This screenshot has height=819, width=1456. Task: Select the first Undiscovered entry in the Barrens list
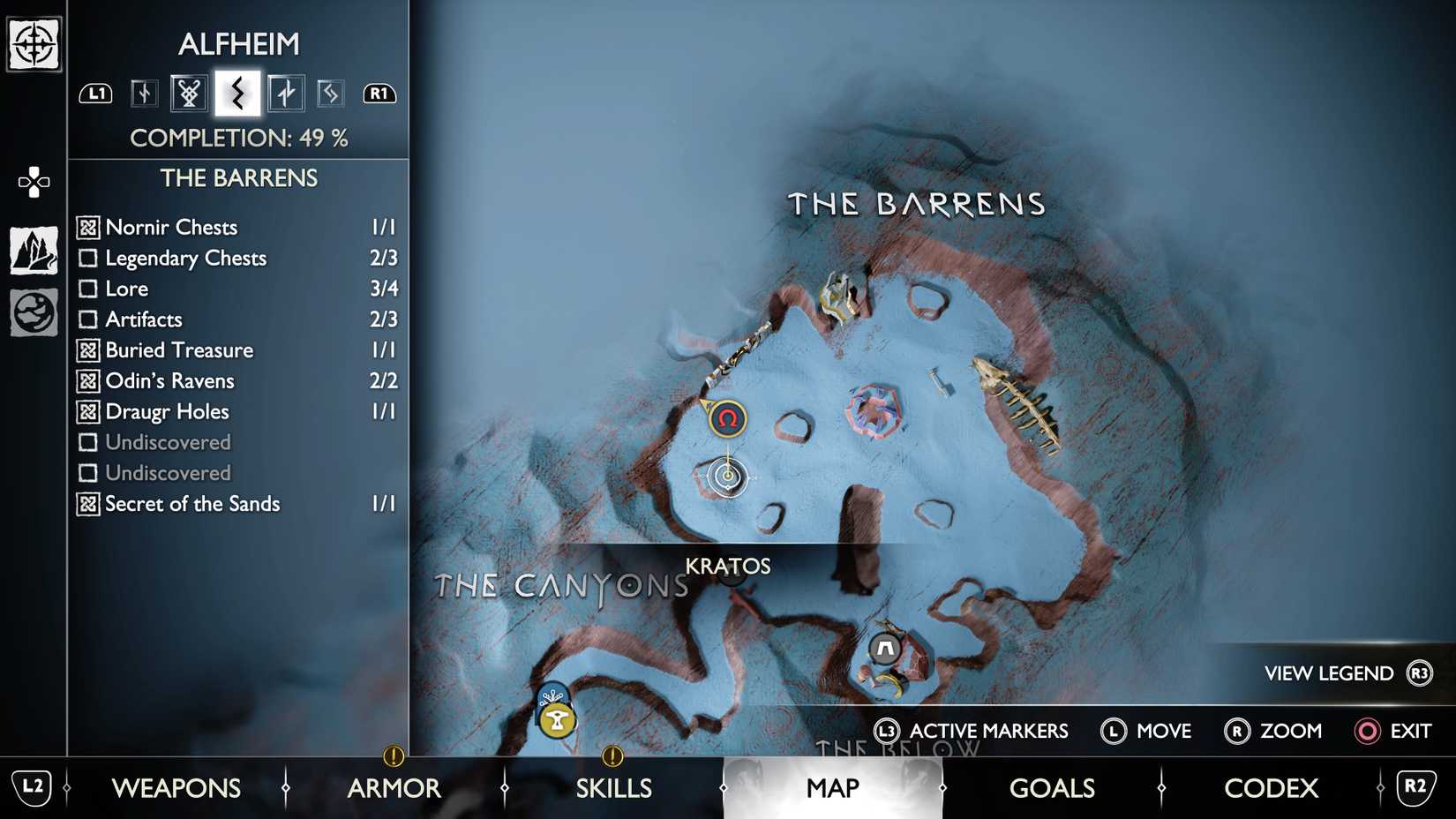[x=168, y=442]
